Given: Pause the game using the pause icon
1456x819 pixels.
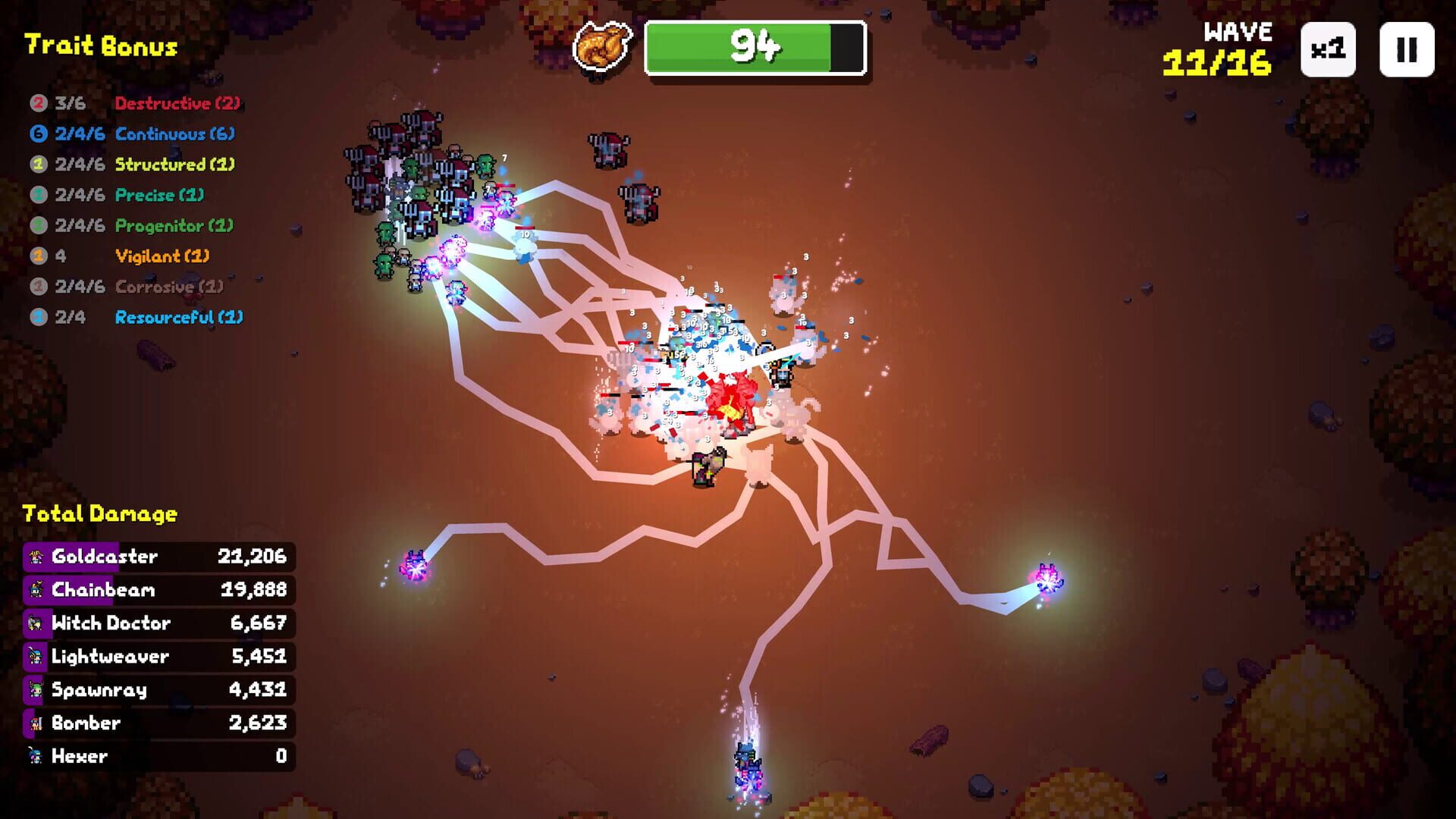Looking at the screenshot, I should click(1408, 50).
